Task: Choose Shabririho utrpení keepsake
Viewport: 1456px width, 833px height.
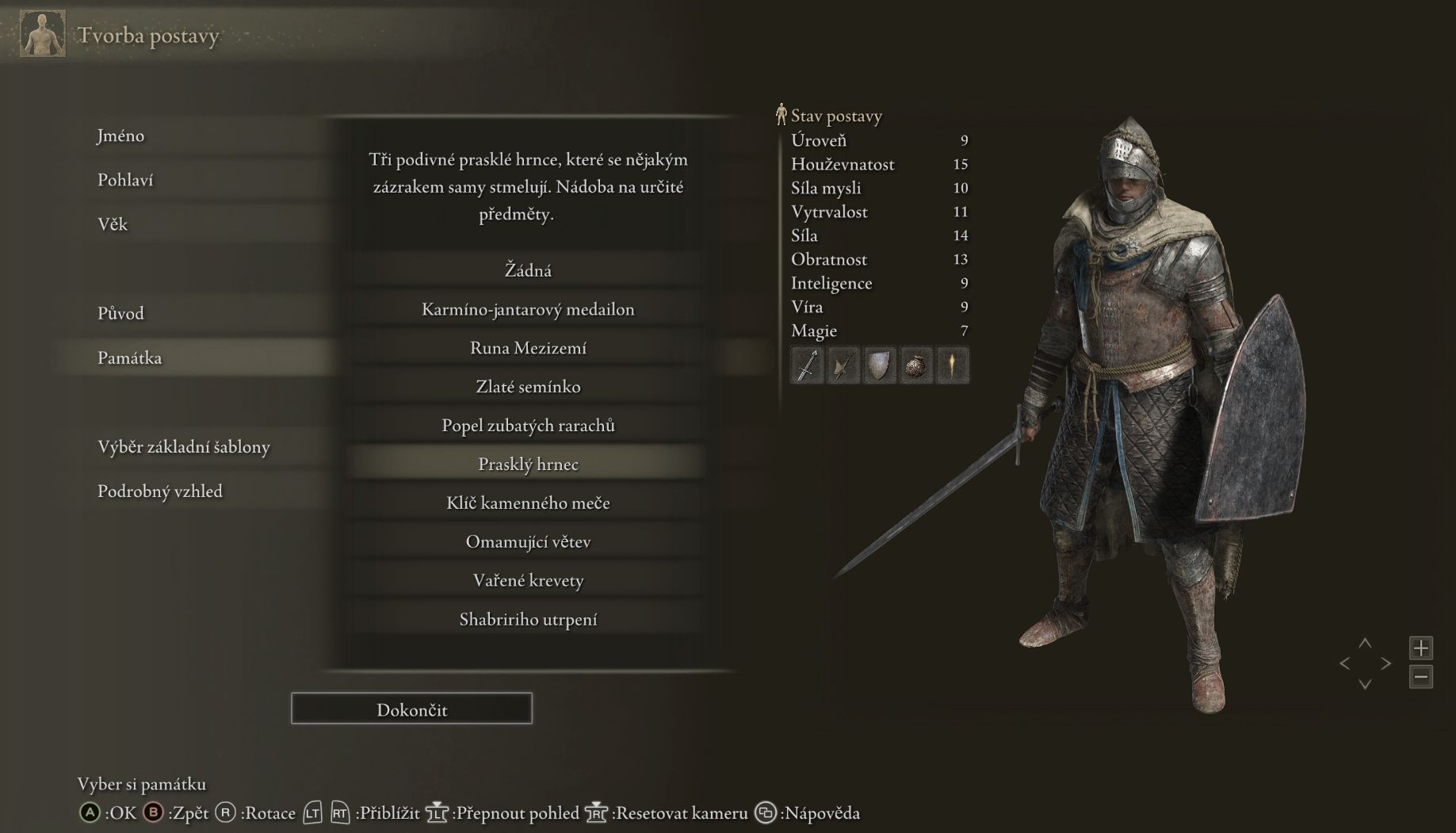Action: 528,620
